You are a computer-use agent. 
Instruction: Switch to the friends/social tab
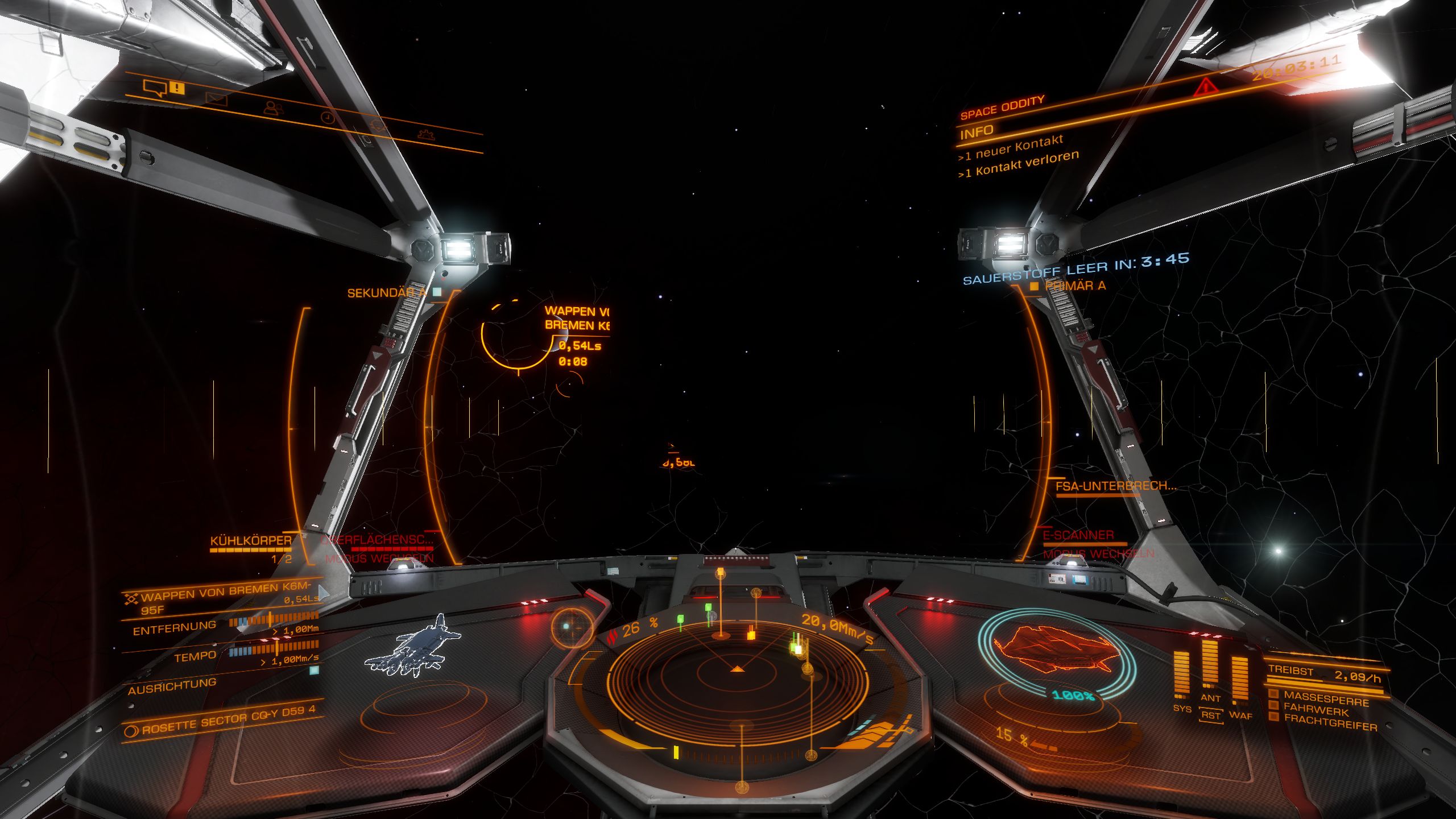273,107
